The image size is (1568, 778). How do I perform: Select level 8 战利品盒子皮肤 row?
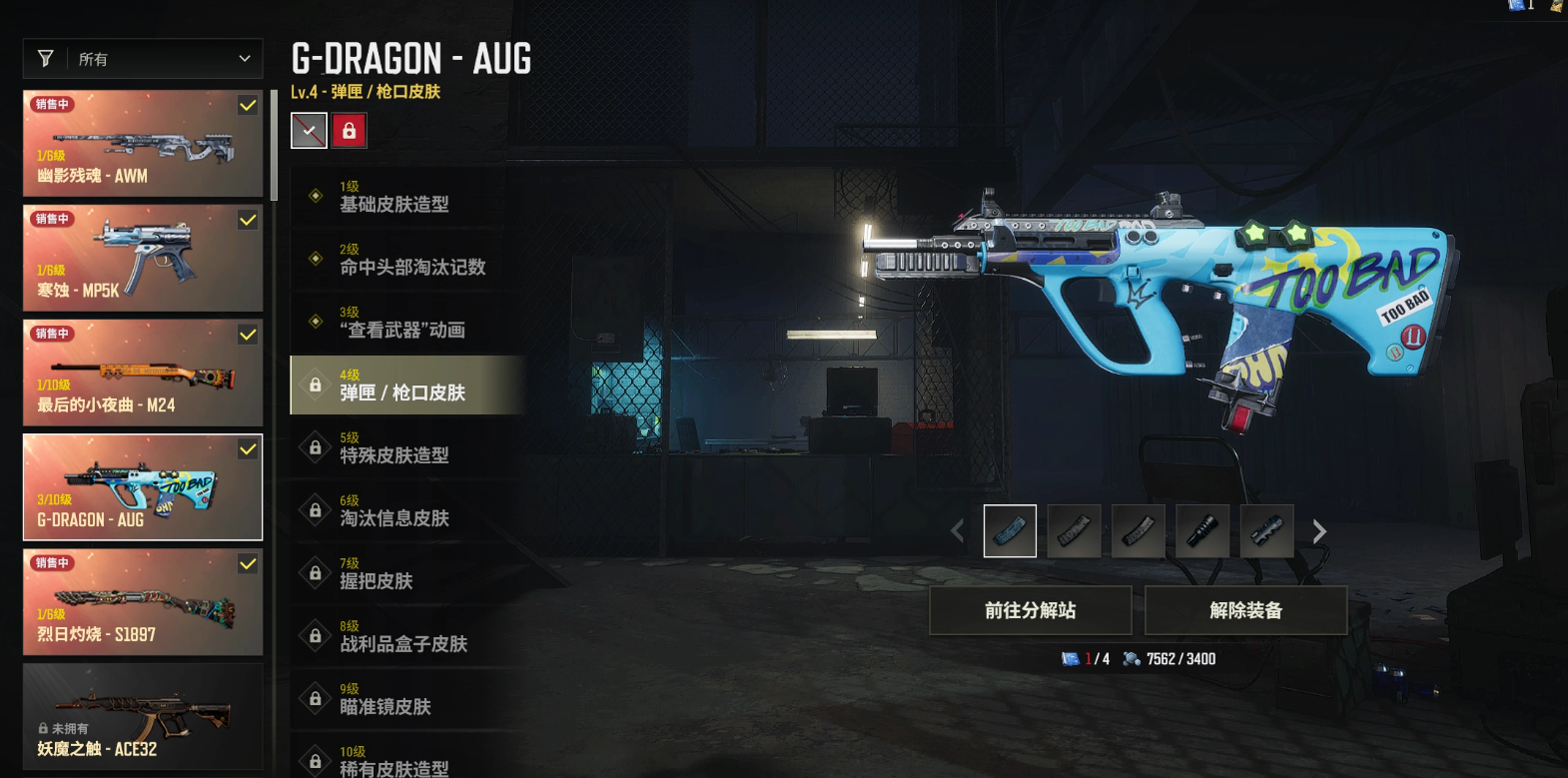point(407,637)
